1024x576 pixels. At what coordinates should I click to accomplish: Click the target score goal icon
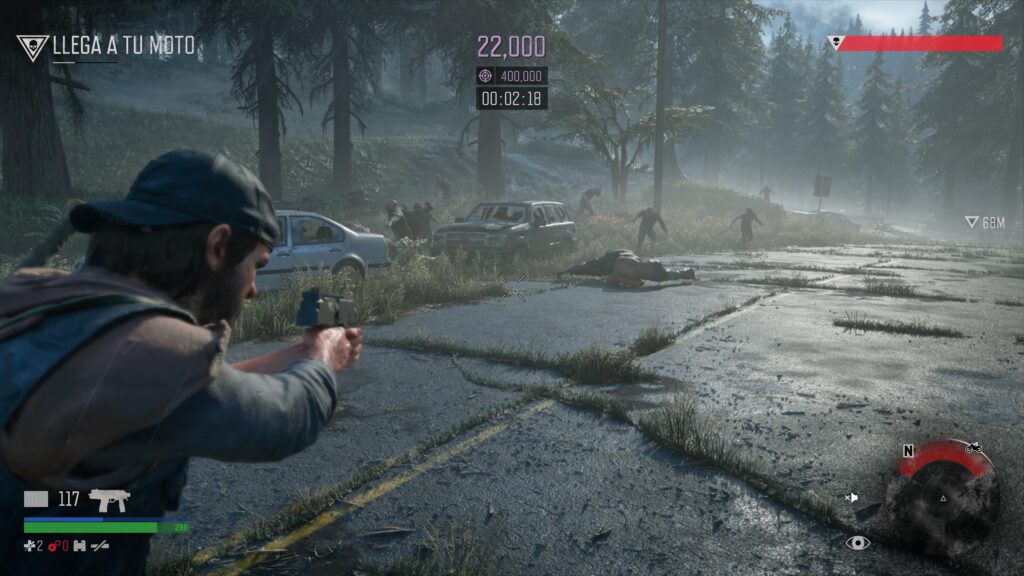(x=486, y=76)
